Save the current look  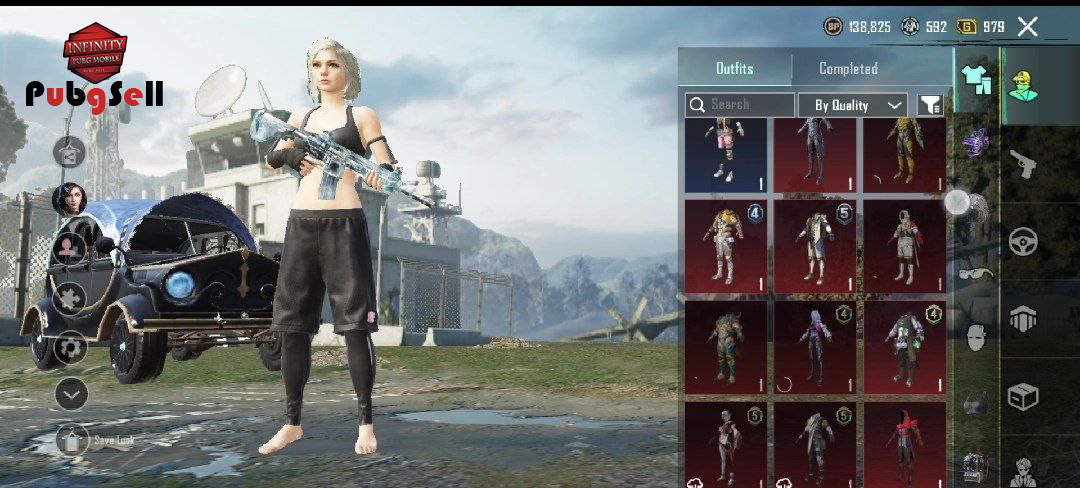pyautogui.click(x=72, y=440)
